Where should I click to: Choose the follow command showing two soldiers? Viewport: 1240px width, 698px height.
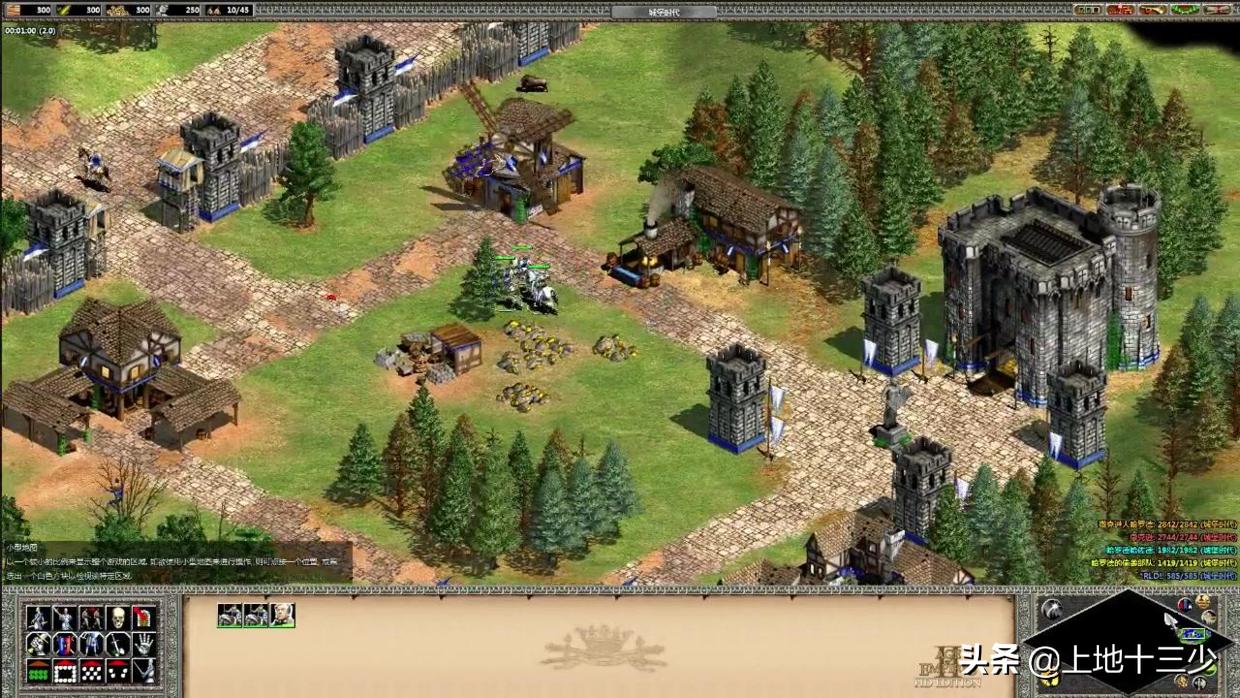(91, 618)
